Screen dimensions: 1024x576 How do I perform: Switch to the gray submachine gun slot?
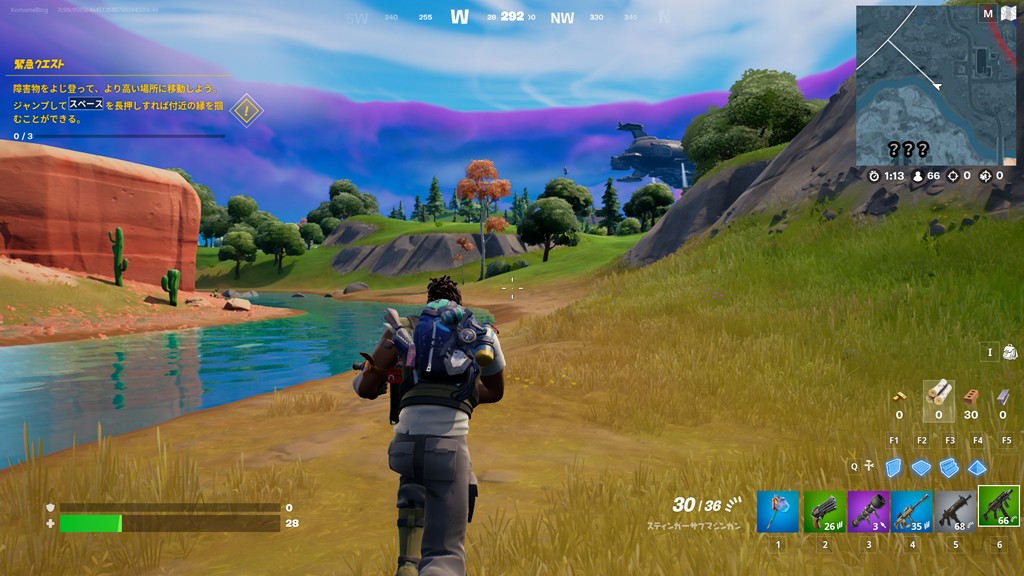pos(955,511)
